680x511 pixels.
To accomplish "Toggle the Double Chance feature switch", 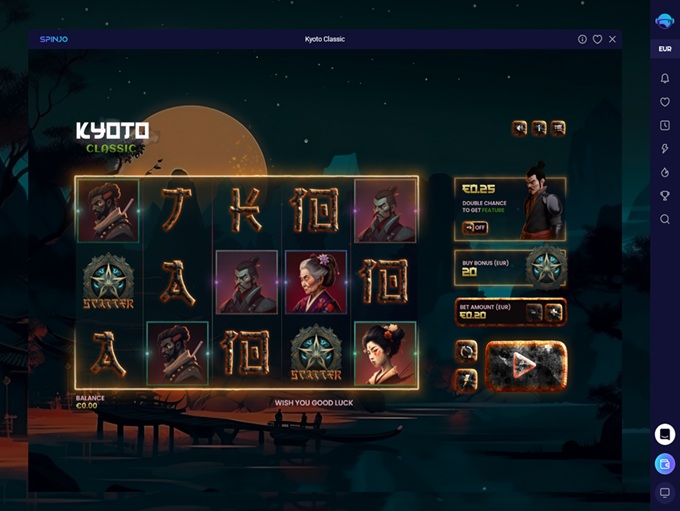I will pos(475,227).
